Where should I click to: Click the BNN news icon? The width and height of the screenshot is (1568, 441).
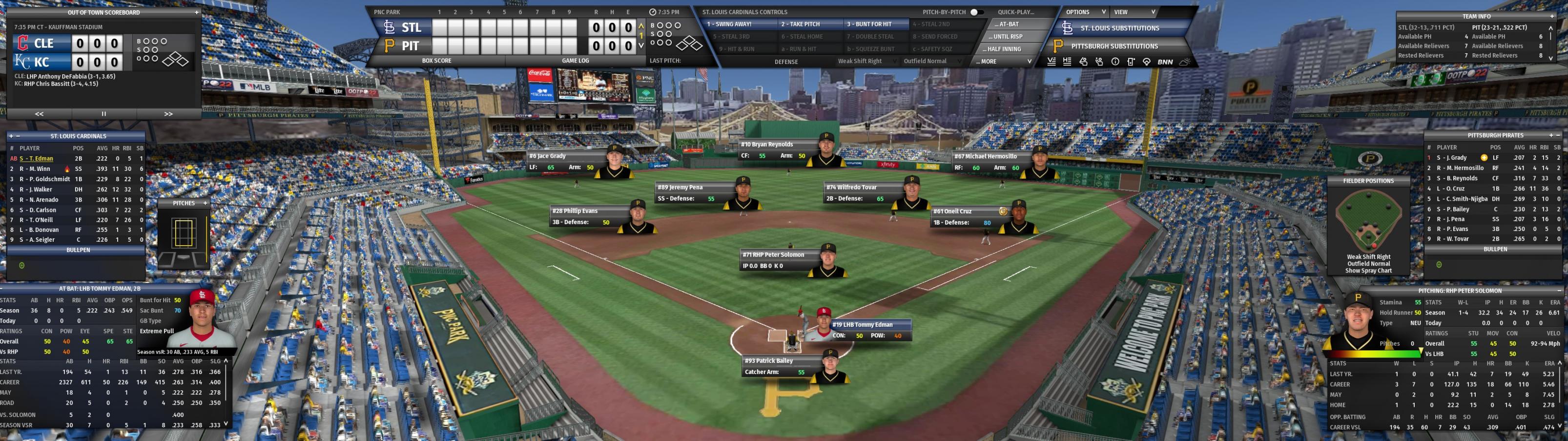(1165, 62)
